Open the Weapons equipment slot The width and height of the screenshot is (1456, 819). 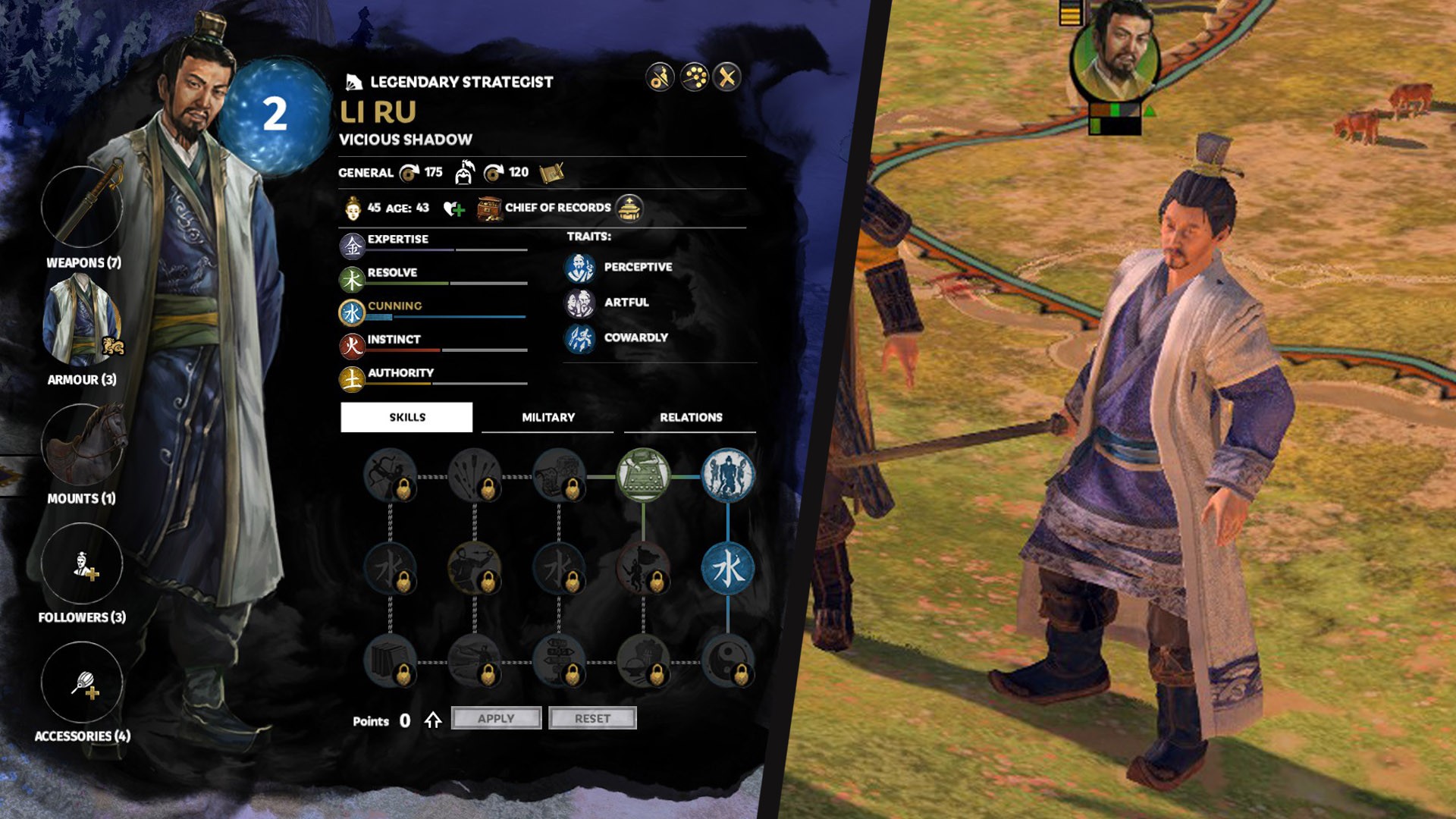(82, 206)
